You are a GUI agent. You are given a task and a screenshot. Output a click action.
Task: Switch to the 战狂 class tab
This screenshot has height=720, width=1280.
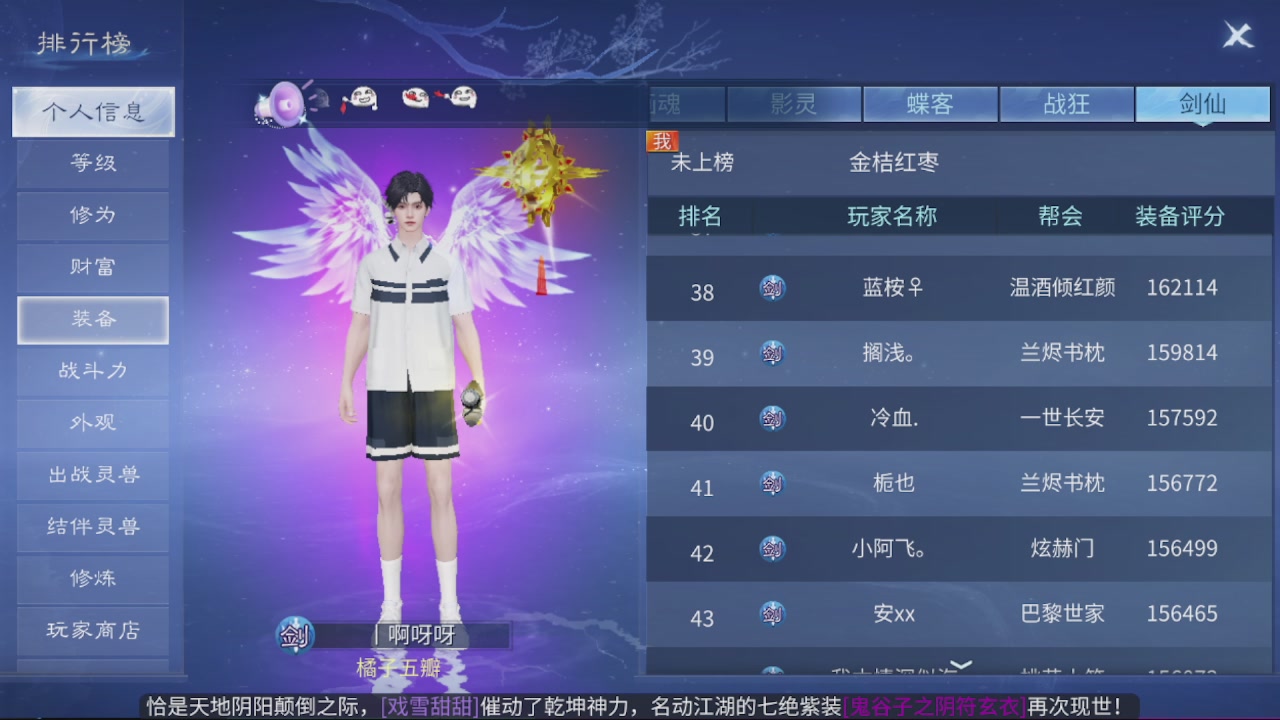coord(1066,103)
